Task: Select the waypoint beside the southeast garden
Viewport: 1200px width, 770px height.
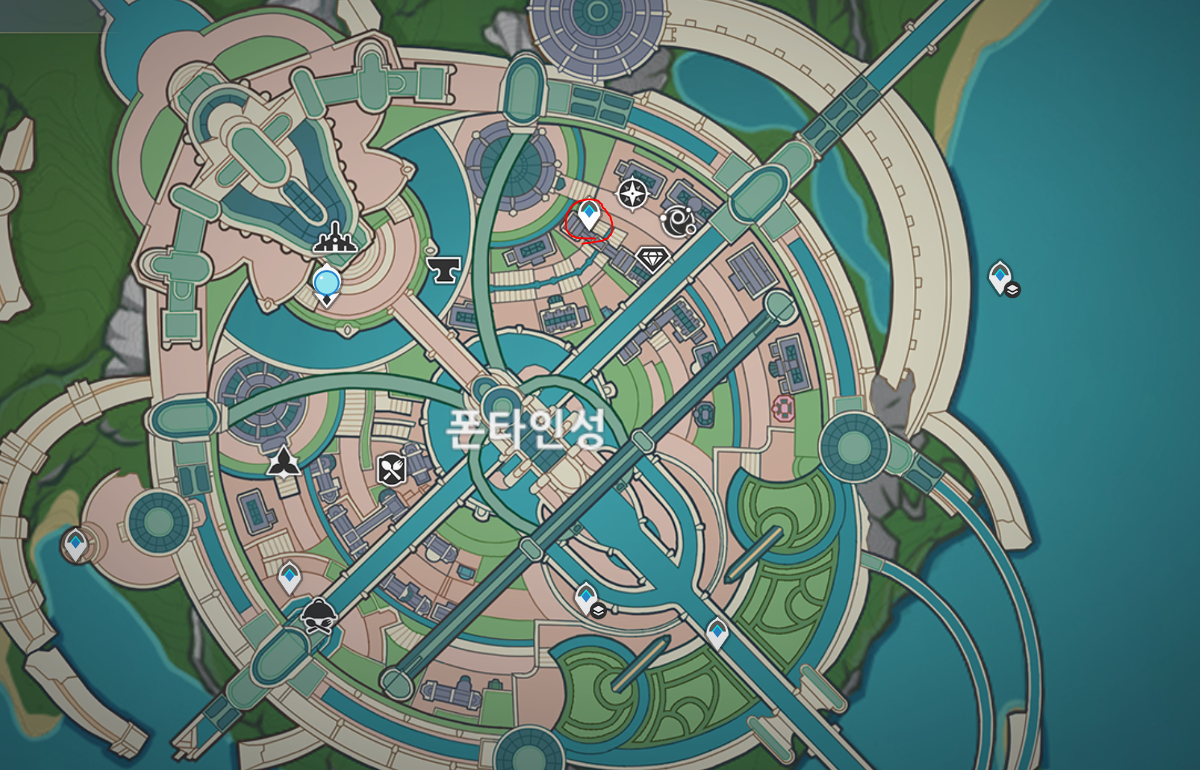Action: 717,632
